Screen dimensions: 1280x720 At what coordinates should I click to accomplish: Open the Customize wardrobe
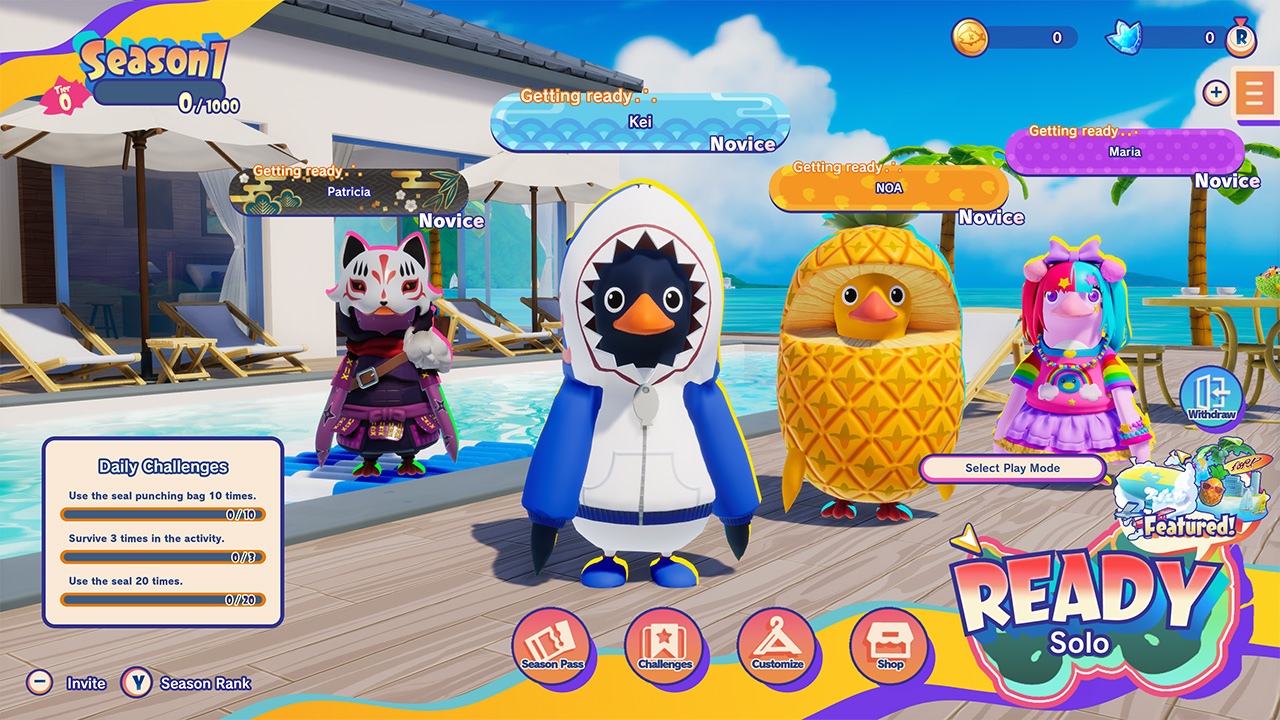(x=779, y=649)
